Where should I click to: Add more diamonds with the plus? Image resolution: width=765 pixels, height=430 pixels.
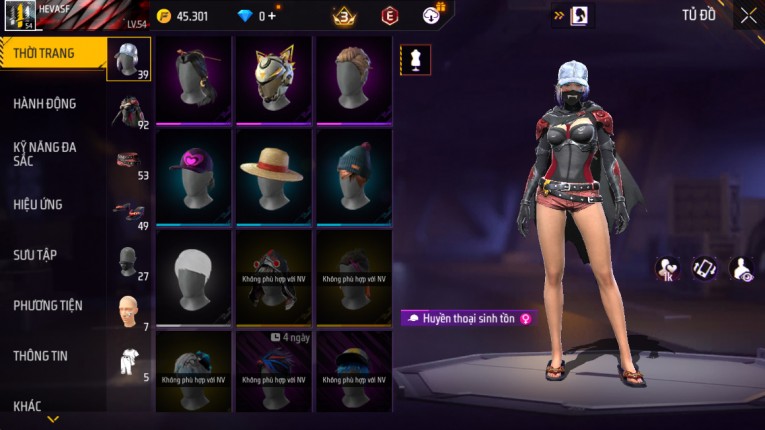(271, 16)
